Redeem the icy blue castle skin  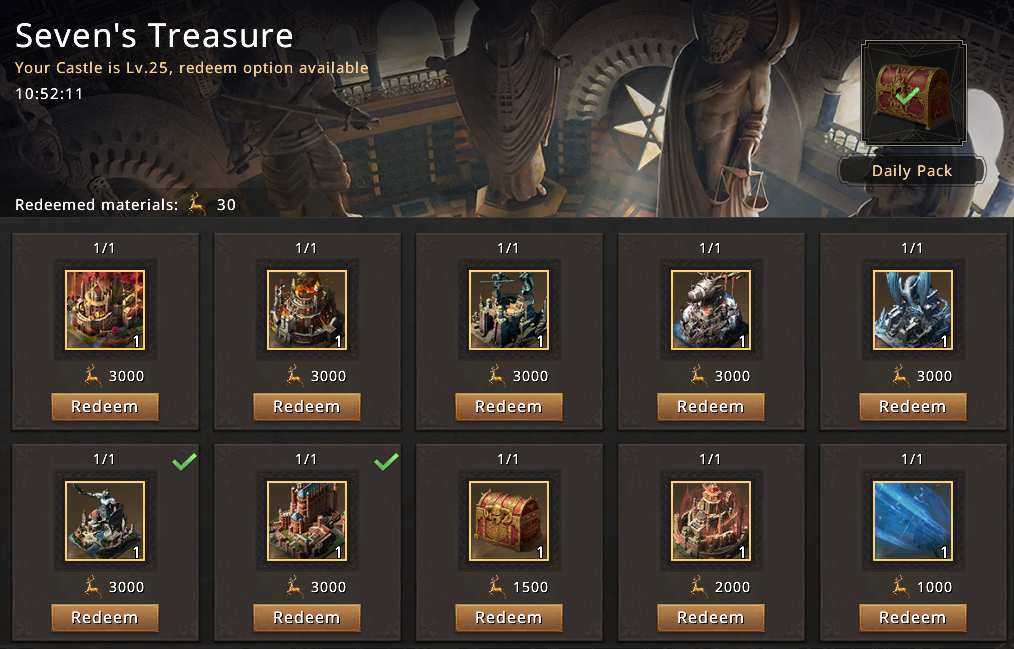[x=912, y=407]
